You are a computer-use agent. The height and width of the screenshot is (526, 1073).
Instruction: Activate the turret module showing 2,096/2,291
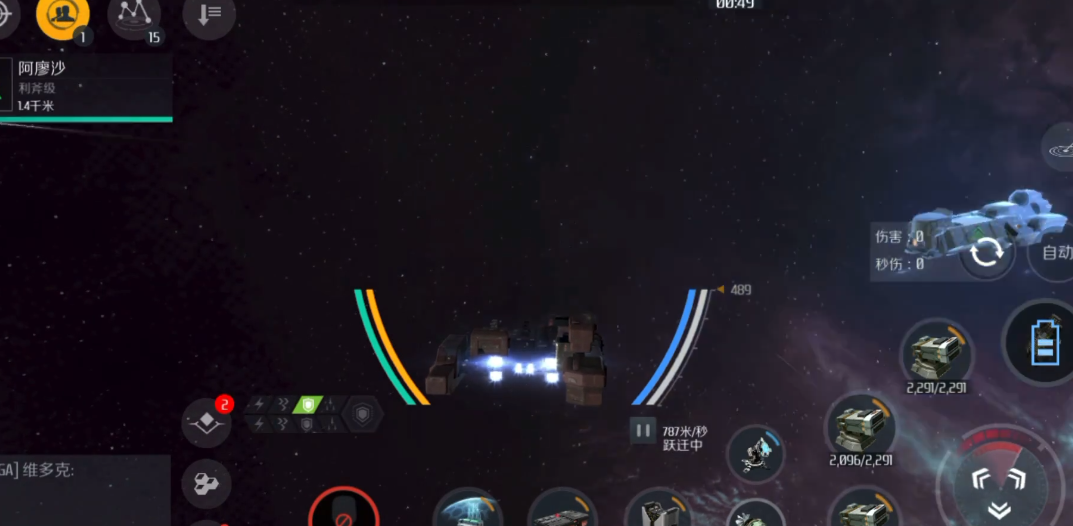pos(860,426)
